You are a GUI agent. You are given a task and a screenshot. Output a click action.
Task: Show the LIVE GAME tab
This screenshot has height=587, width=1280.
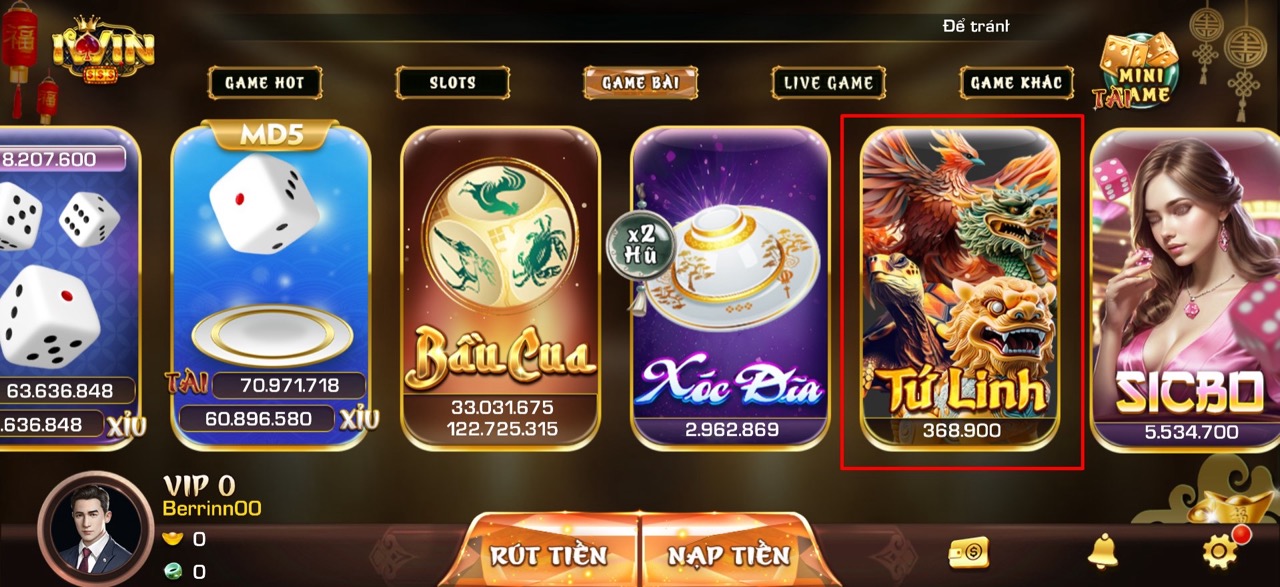[829, 83]
